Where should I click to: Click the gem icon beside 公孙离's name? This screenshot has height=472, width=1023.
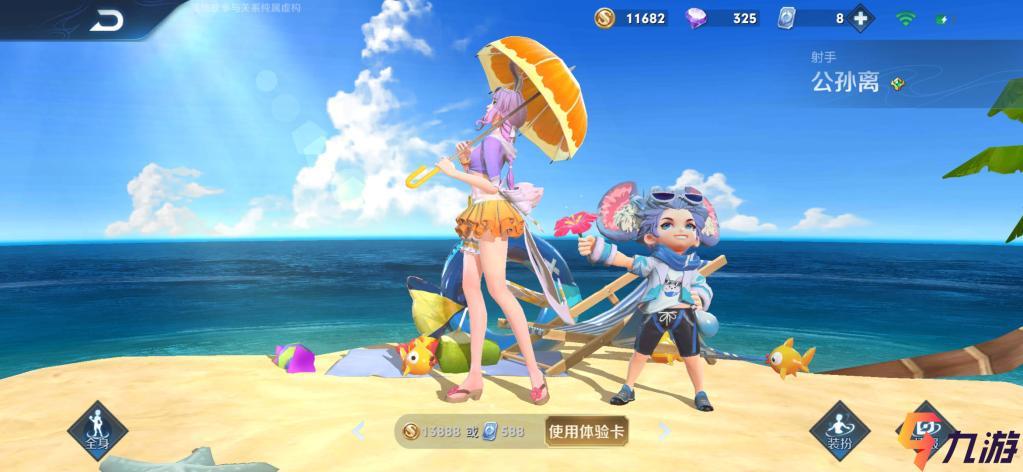897,84
